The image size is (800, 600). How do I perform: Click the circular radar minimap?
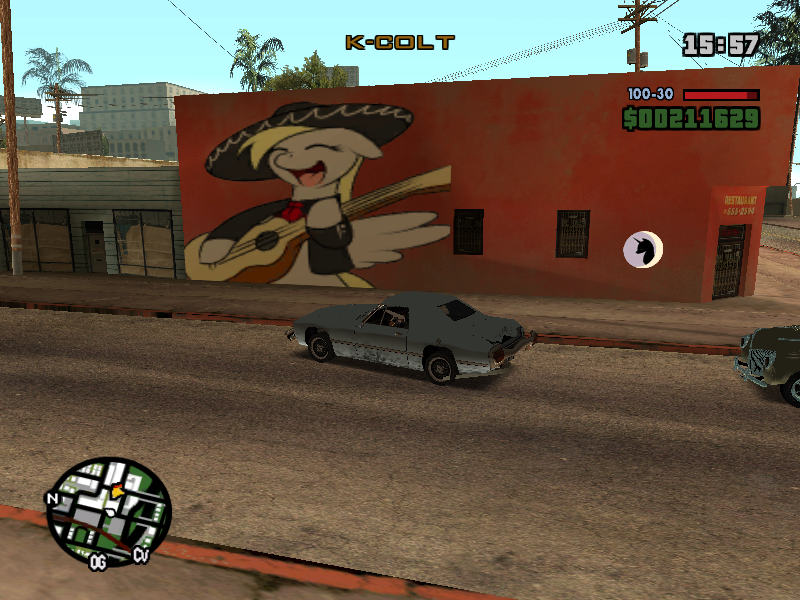coord(109,511)
